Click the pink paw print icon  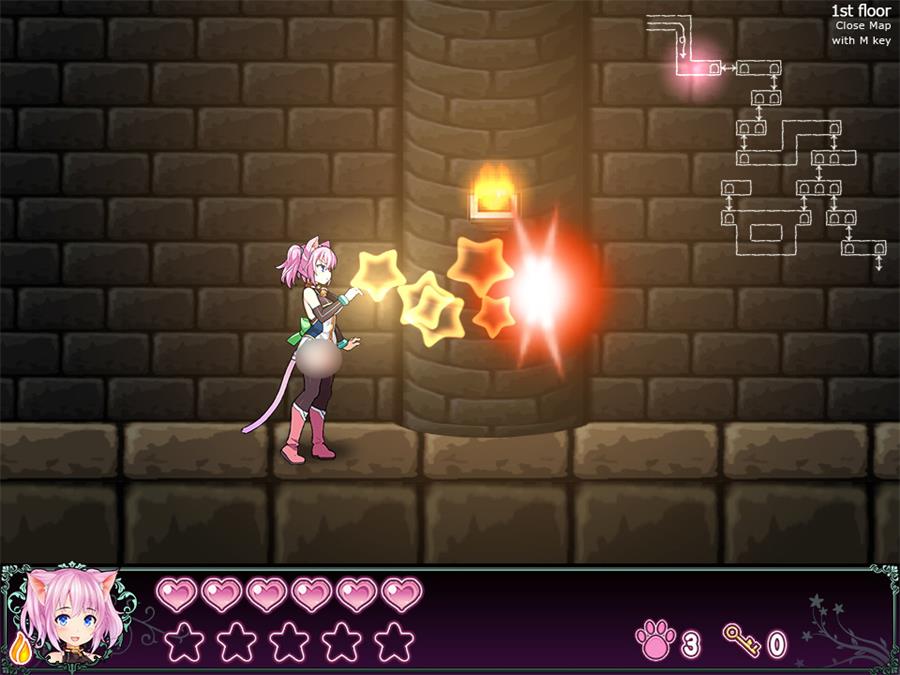(656, 640)
